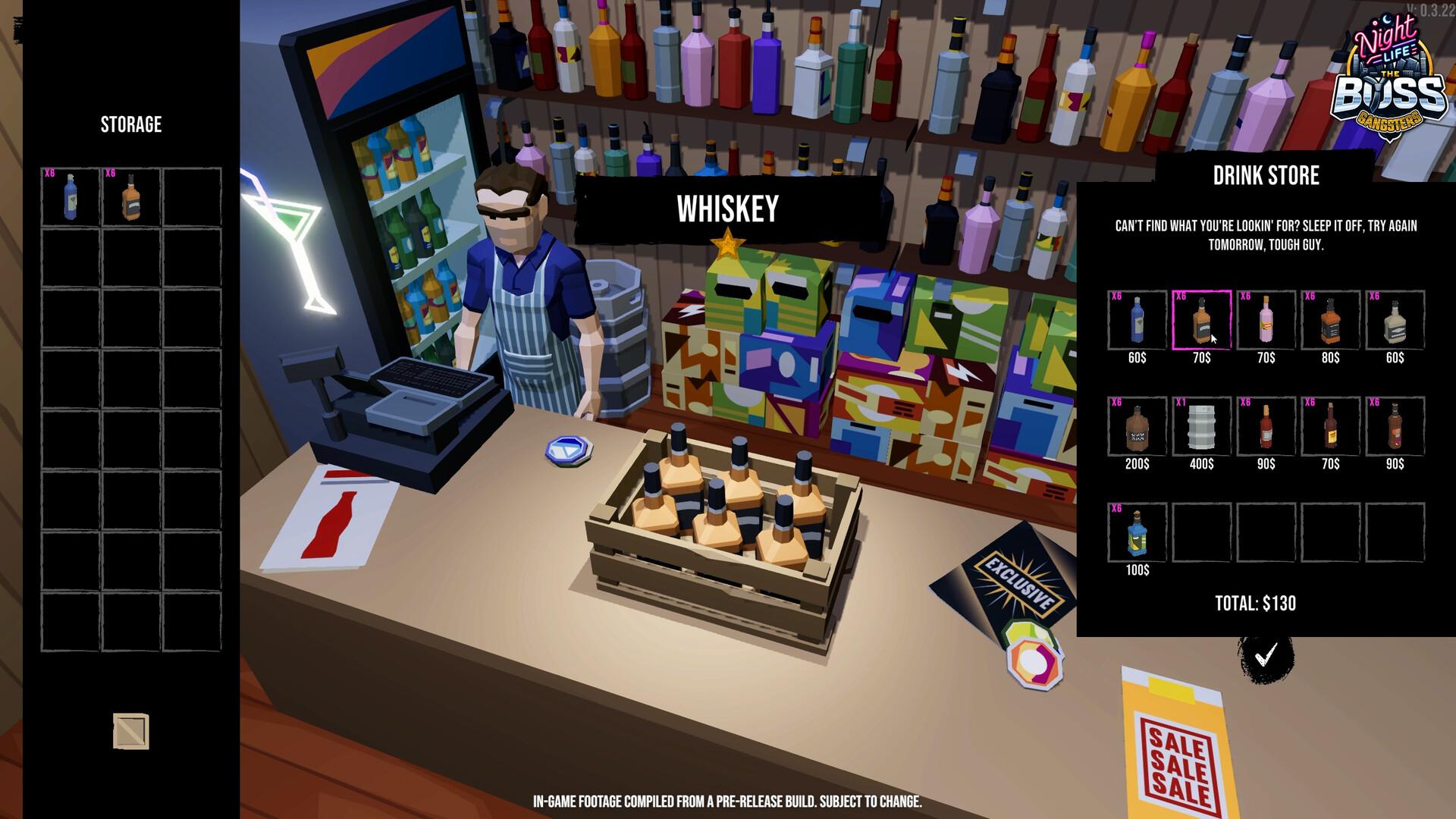
Task: Select the whiskey bottle in Storage
Action: click(x=131, y=197)
